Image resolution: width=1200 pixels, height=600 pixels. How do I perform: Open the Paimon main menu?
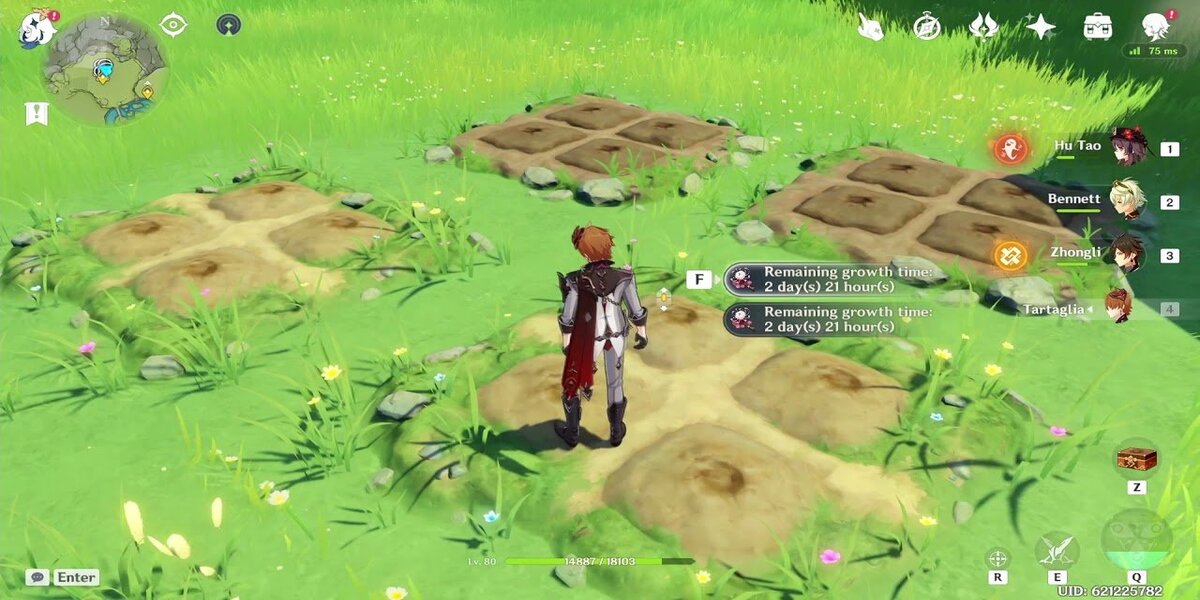(x=36, y=28)
